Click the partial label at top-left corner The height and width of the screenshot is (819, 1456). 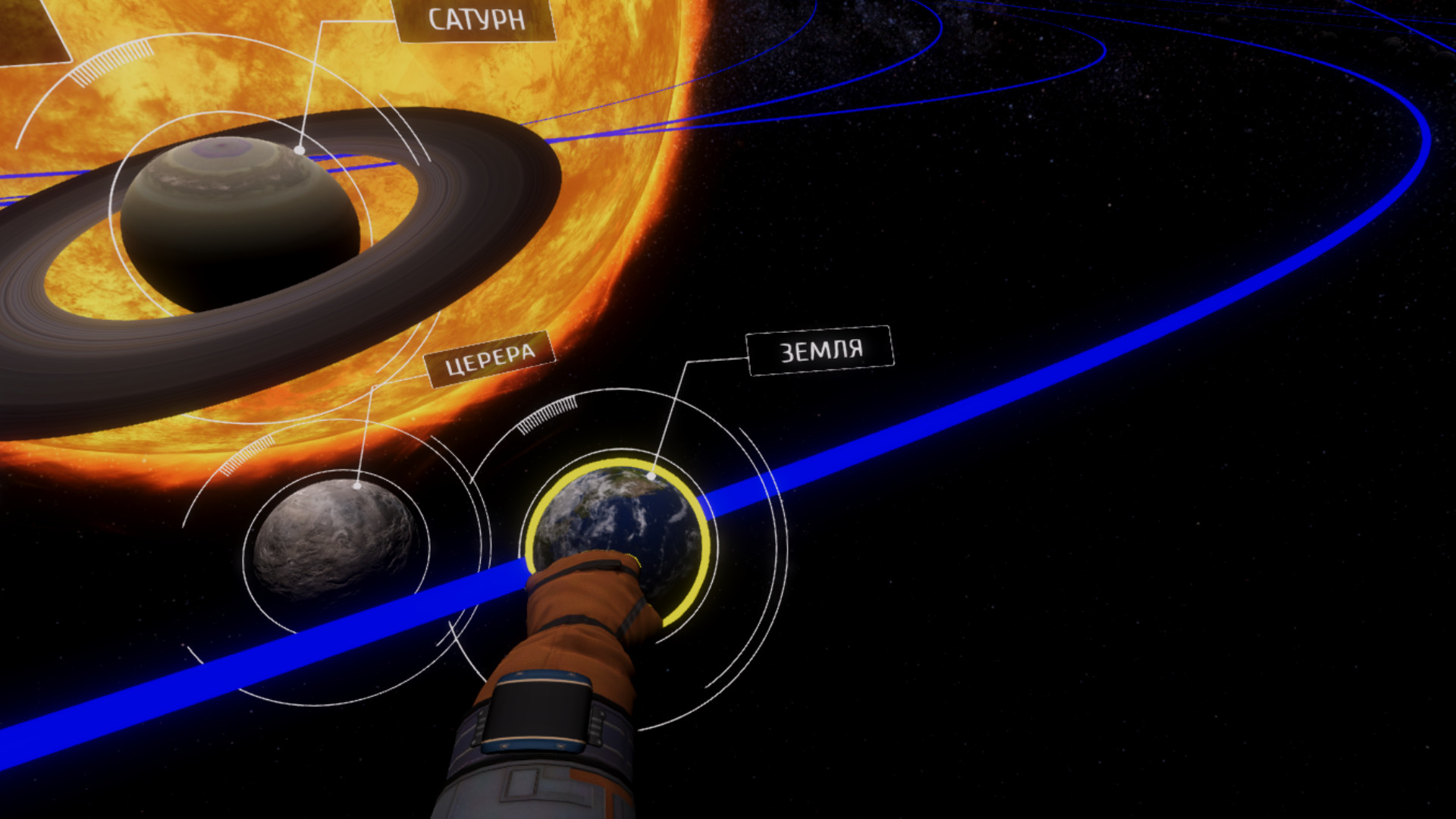(x=30, y=30)
